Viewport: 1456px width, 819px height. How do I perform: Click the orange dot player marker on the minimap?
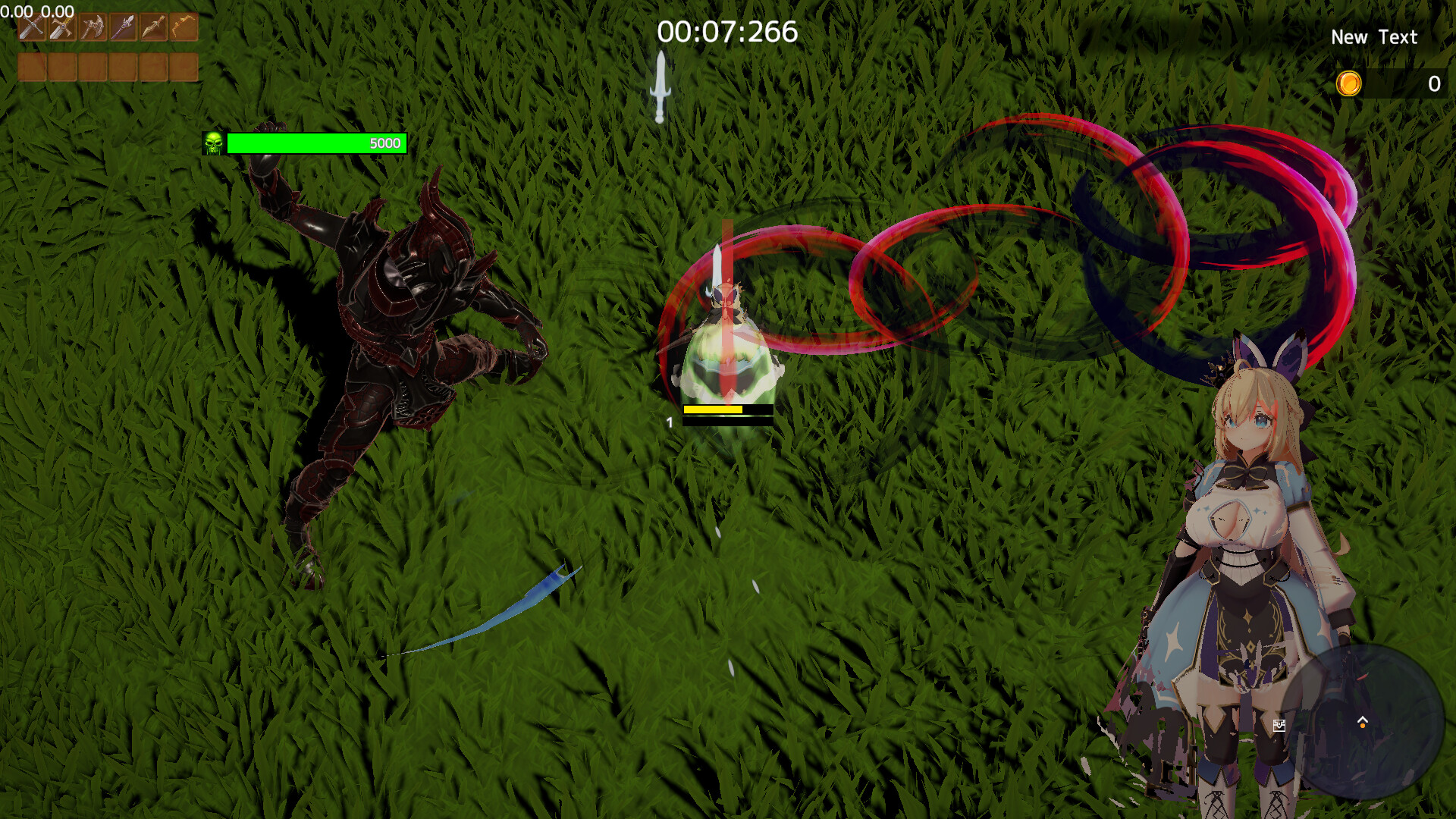(x=1362, y=726)
